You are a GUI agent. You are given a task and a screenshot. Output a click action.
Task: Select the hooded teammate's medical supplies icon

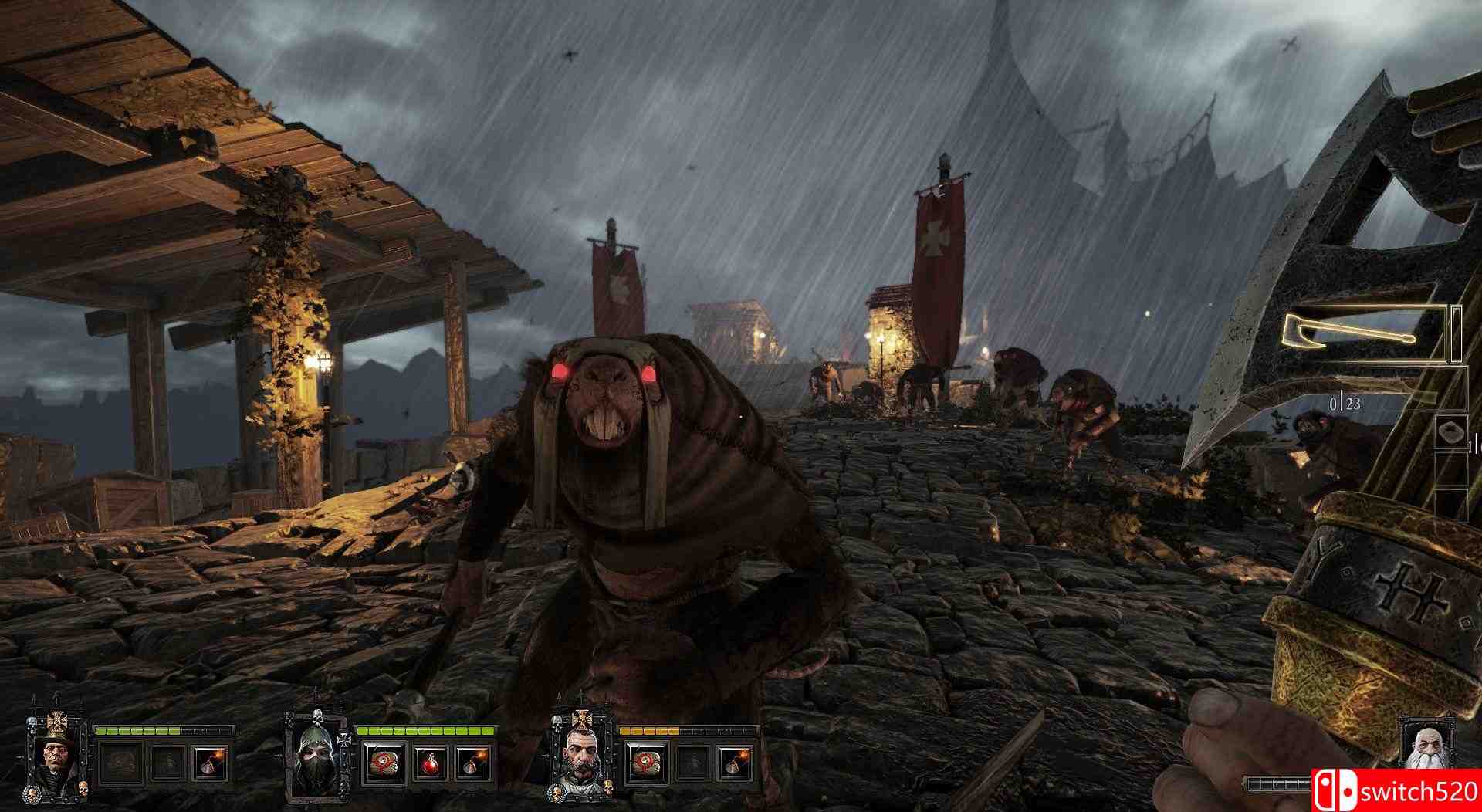tap(384, 766)
